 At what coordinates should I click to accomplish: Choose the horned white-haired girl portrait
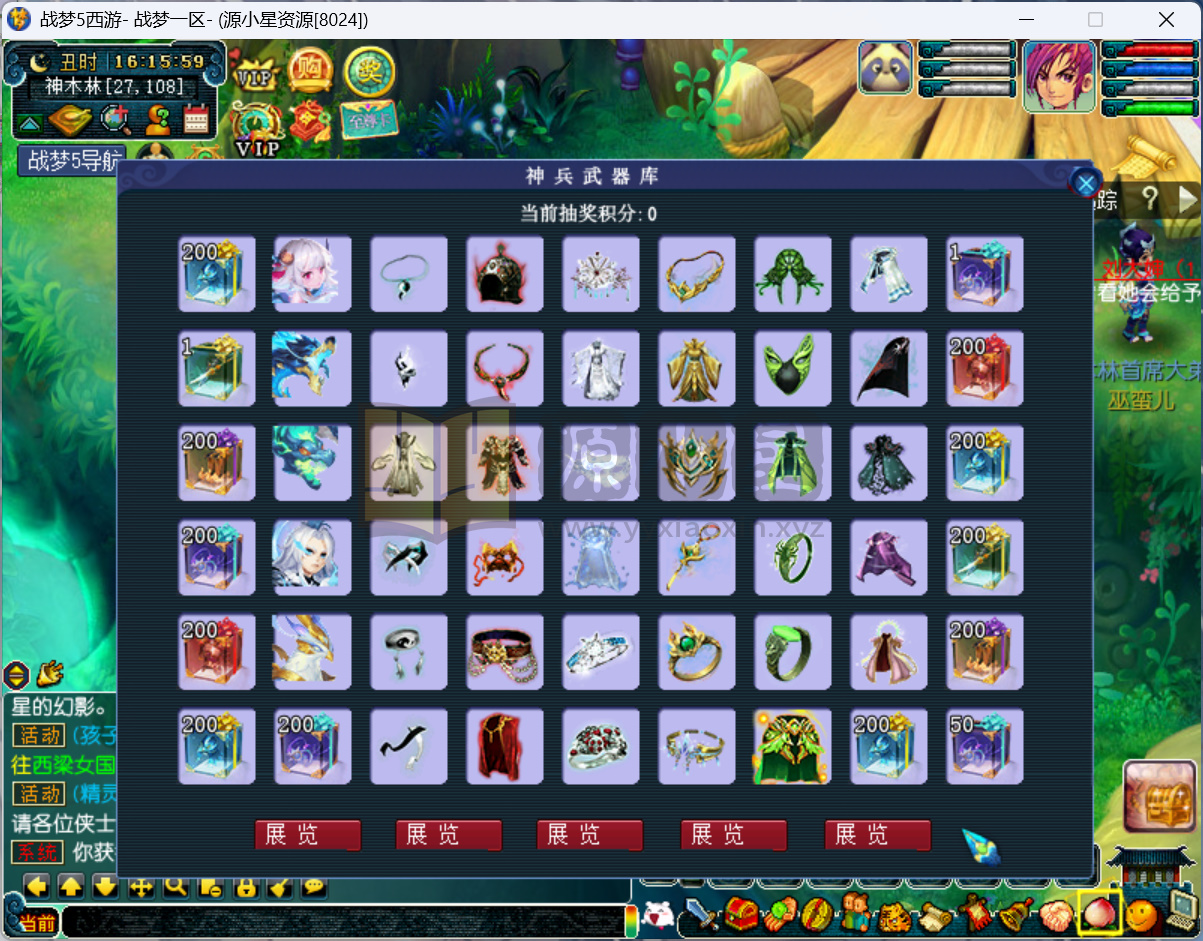(x=312, y=274)
